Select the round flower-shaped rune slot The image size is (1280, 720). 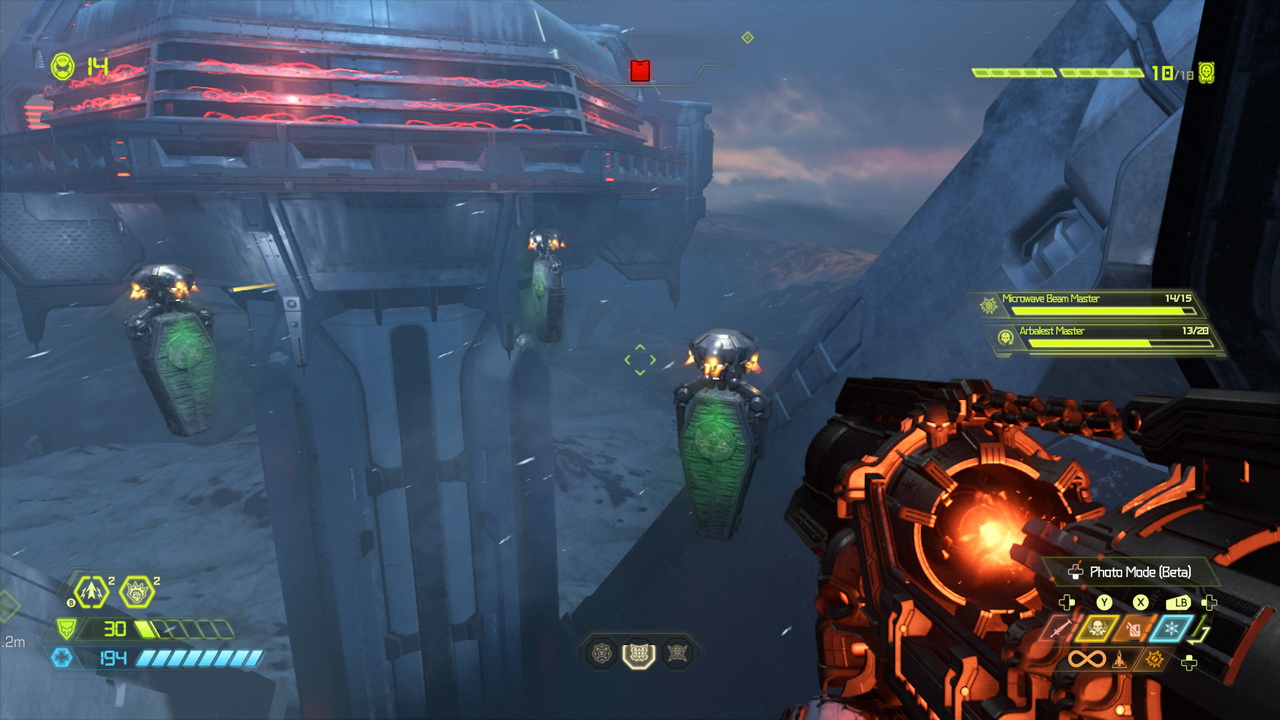point(601,654)
